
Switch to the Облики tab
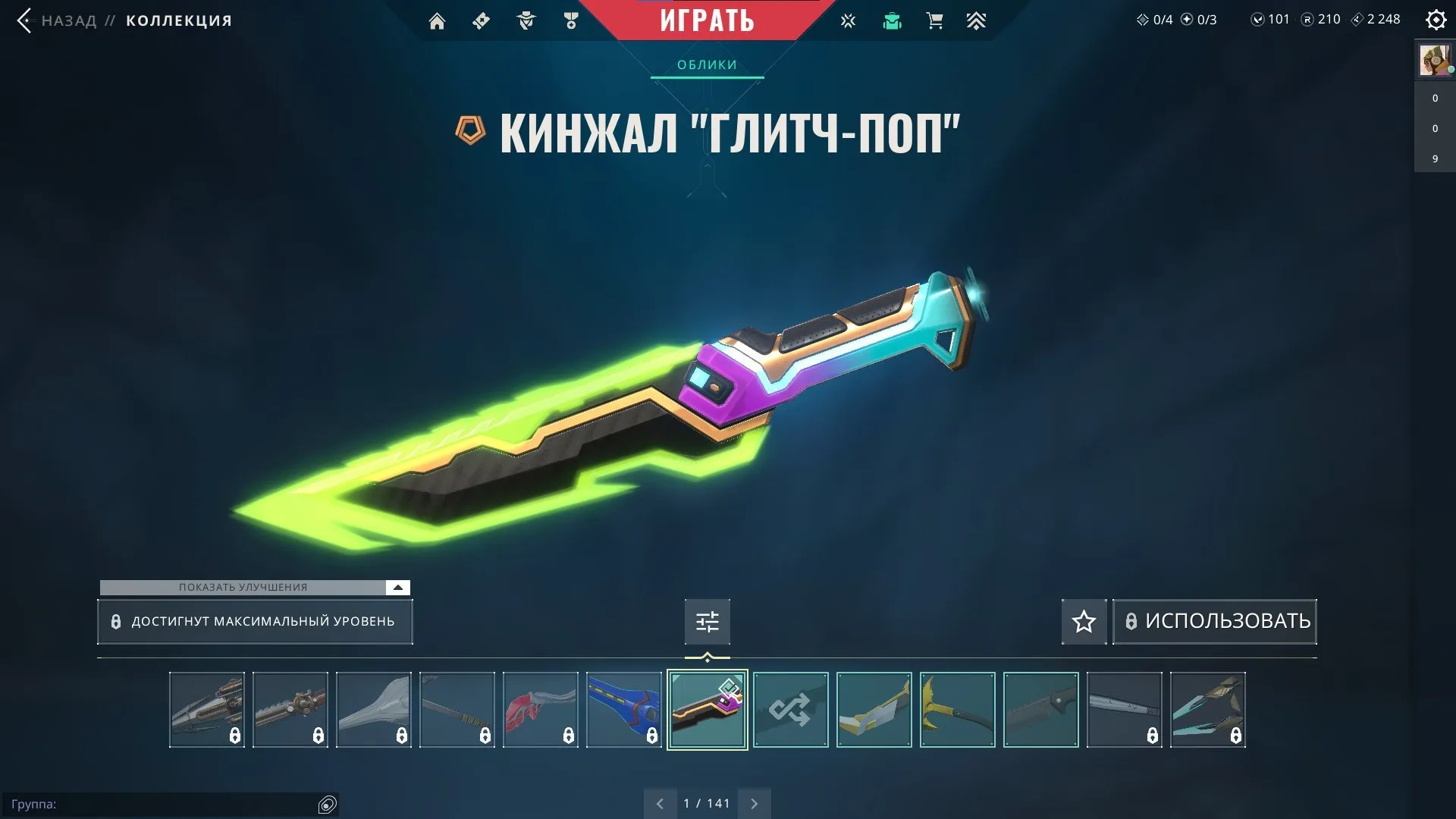pos(706,64)
